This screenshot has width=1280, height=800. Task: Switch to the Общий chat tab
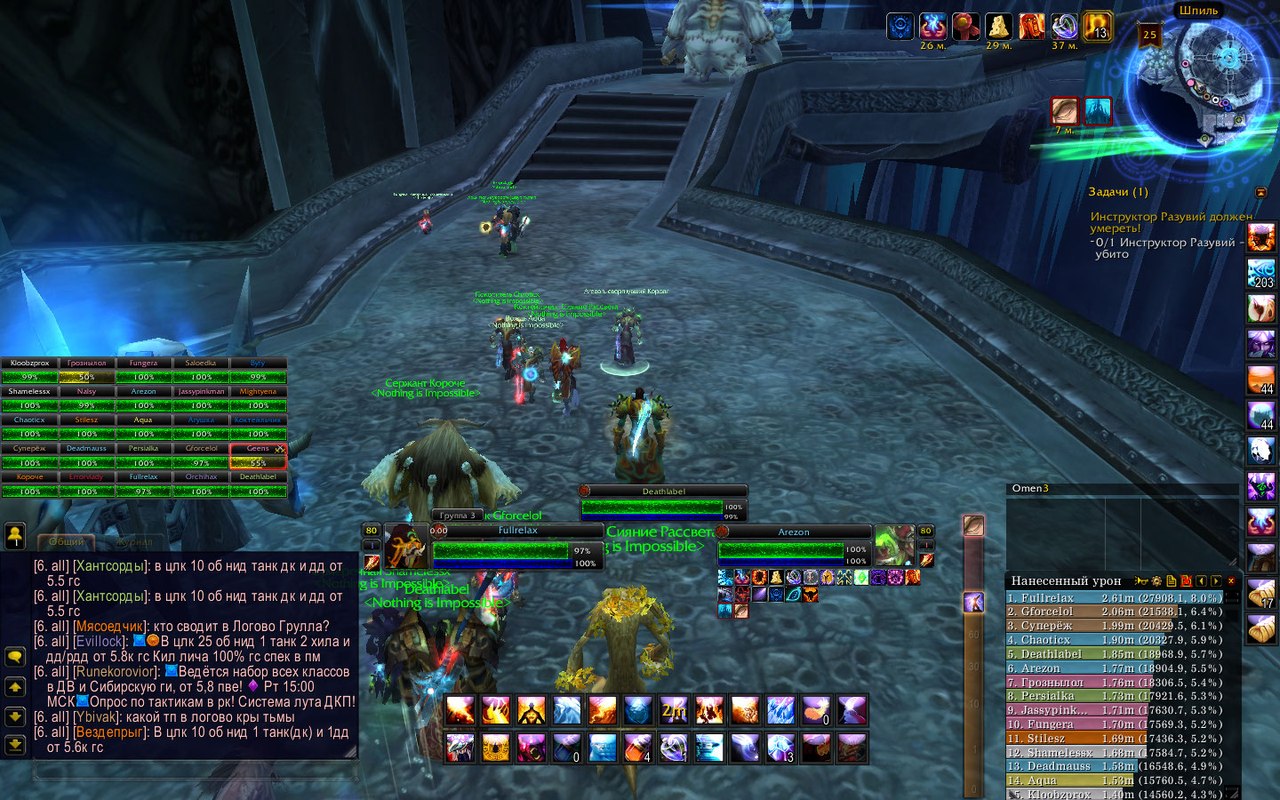click(66, 542)
